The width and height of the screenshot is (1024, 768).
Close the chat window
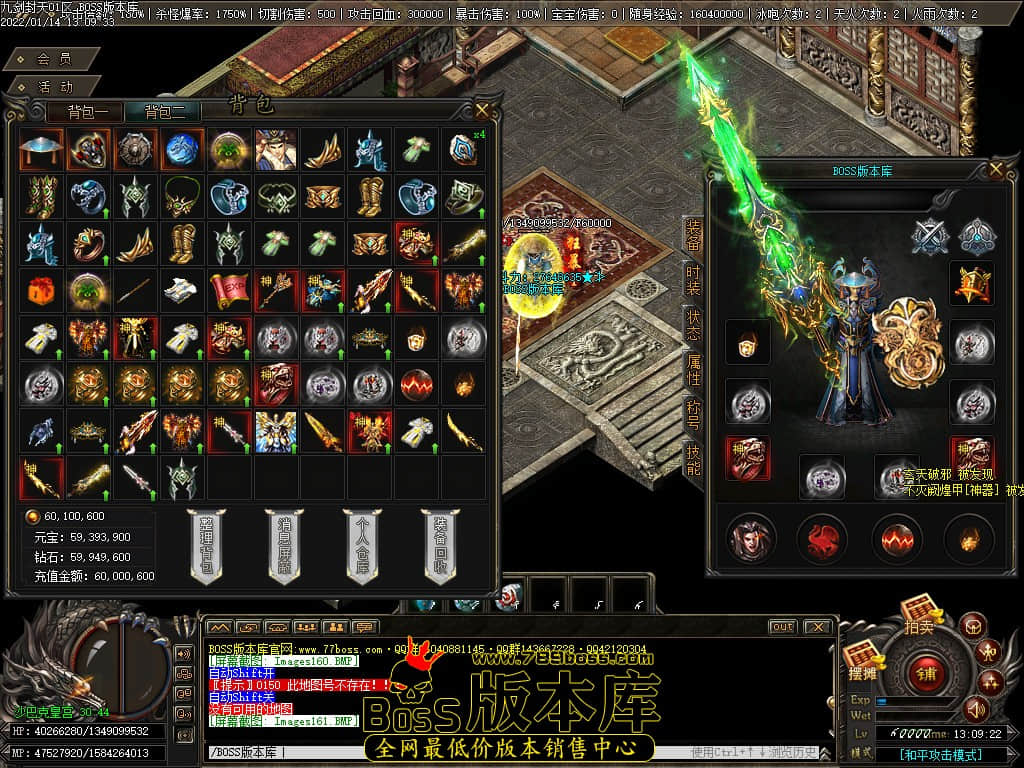tap(817, 627)
